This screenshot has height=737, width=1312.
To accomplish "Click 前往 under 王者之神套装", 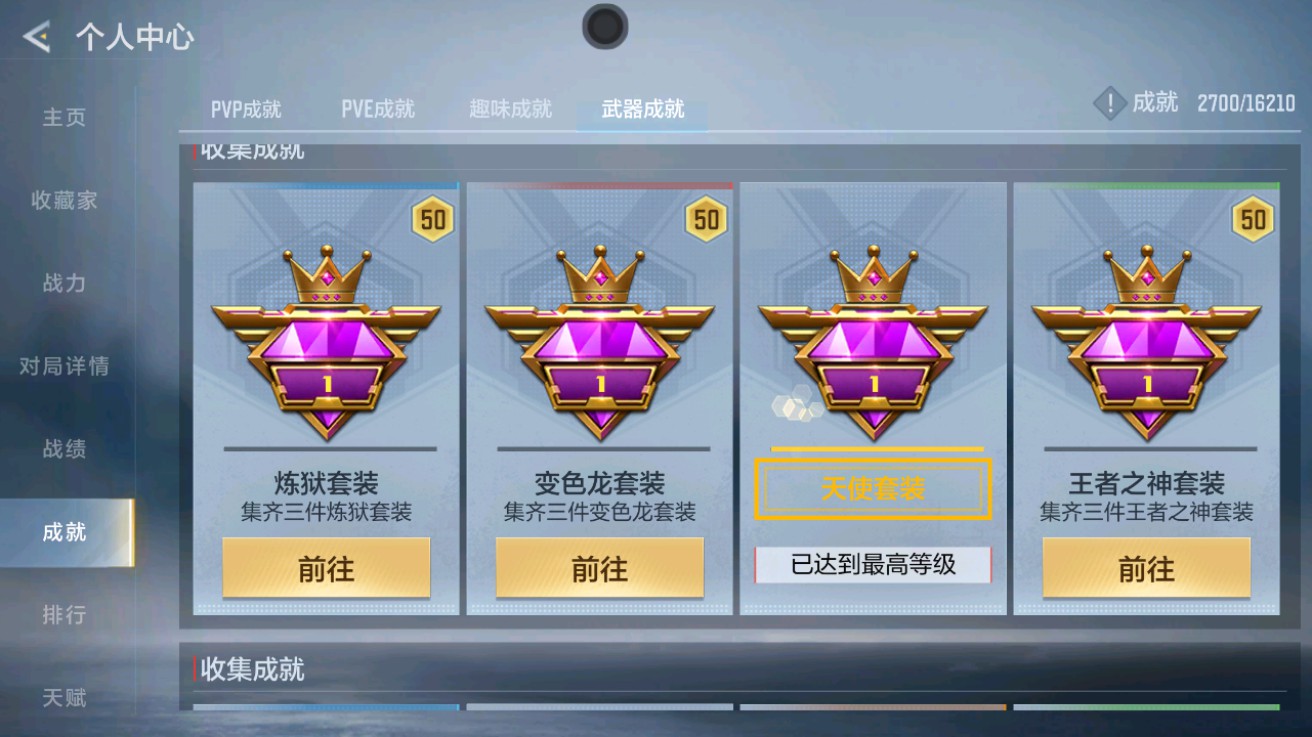I will point(1147,567).
